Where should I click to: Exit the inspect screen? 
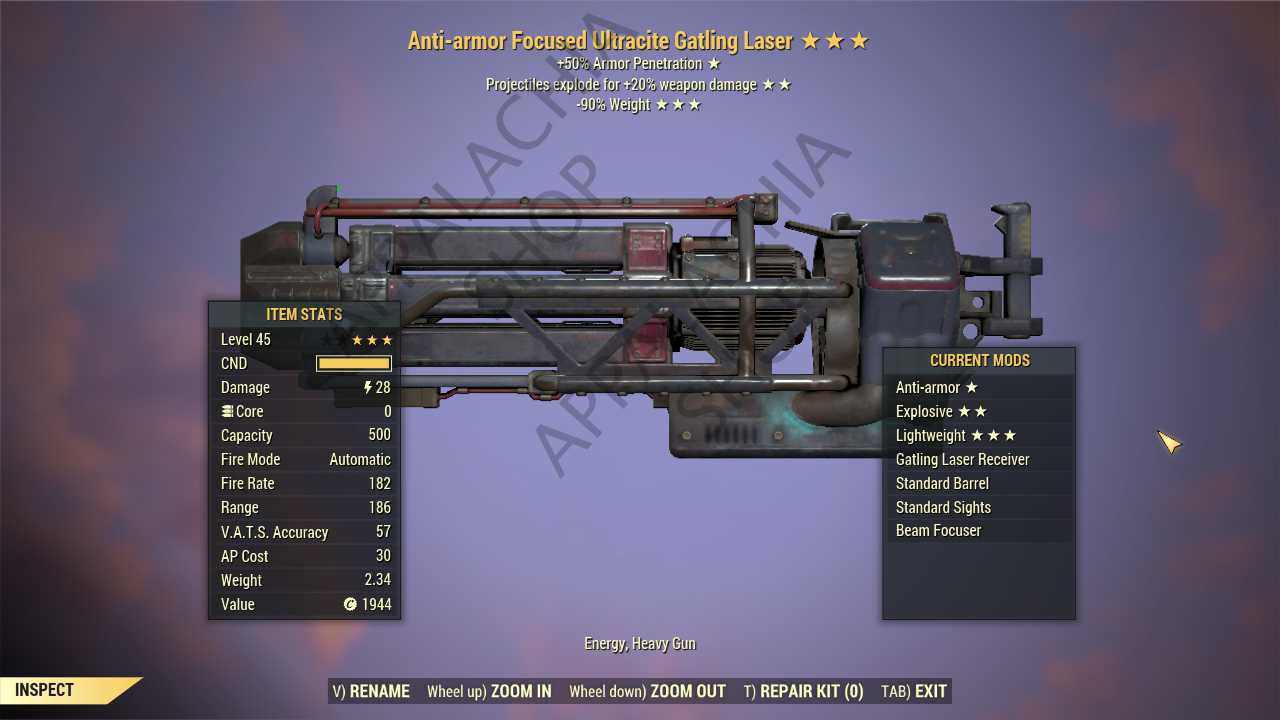click(x=914, y=691)
